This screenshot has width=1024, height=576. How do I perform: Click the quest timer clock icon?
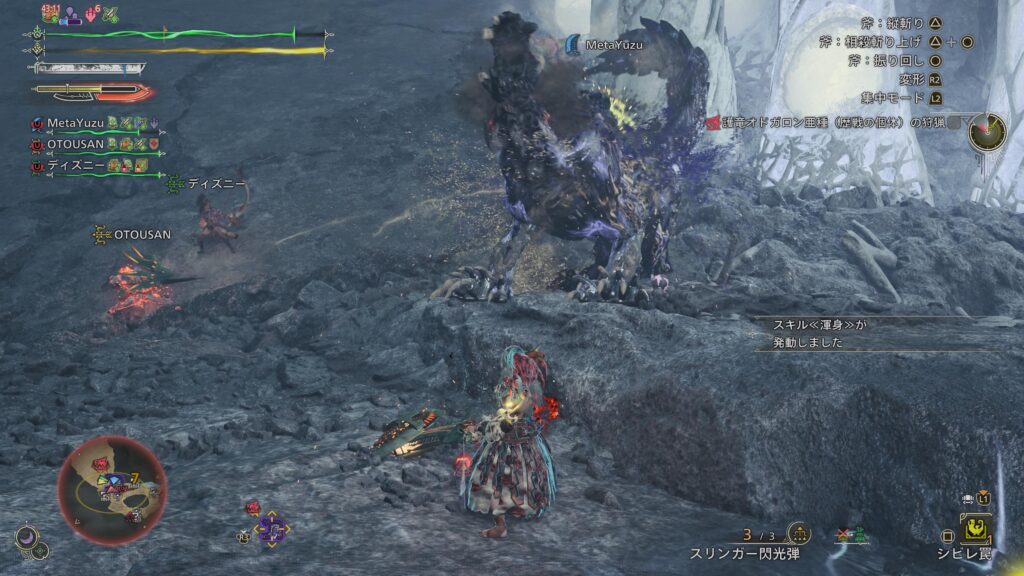point(988,130)
